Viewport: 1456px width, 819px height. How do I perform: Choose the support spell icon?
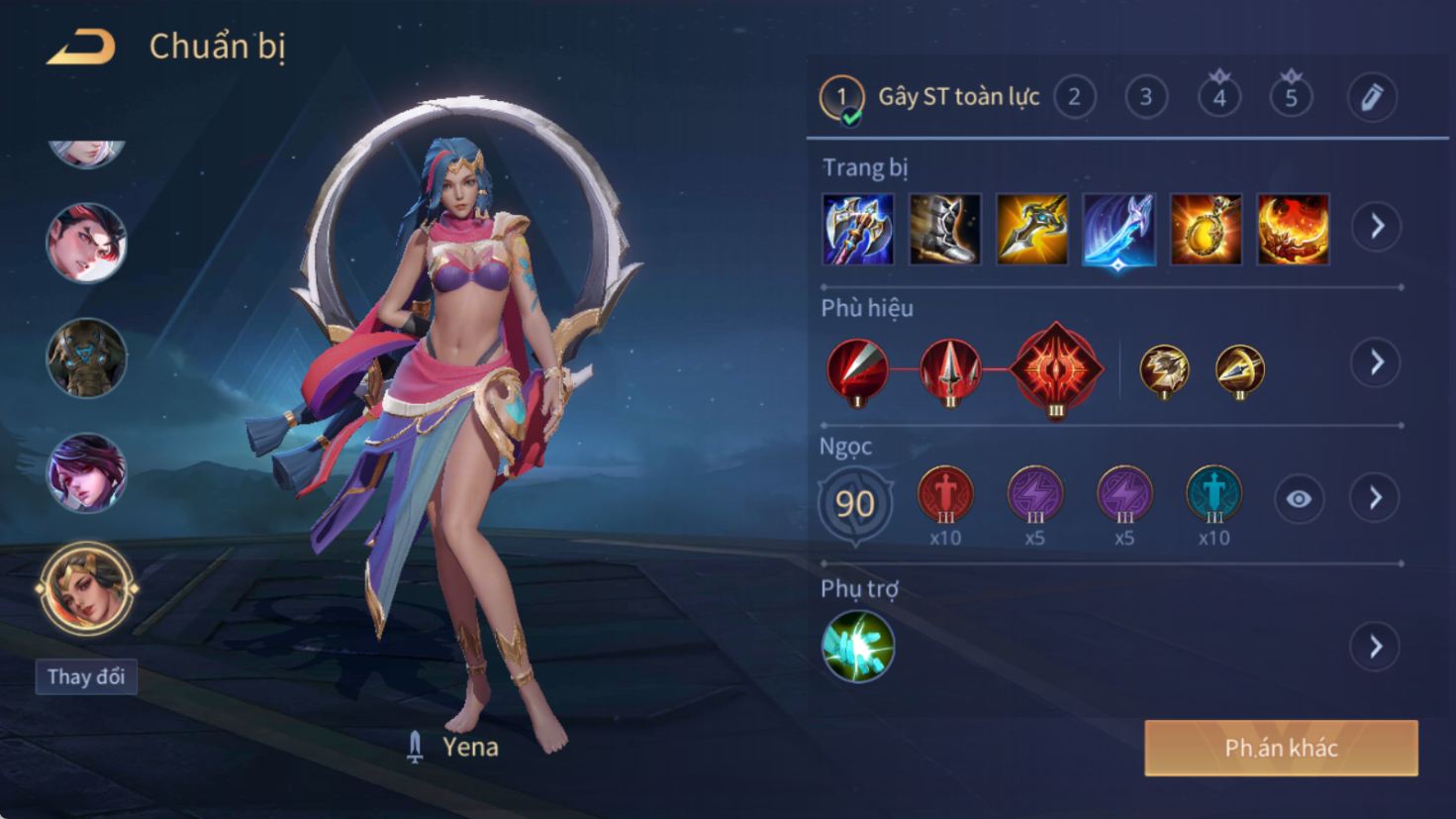(x=858, y=647)
